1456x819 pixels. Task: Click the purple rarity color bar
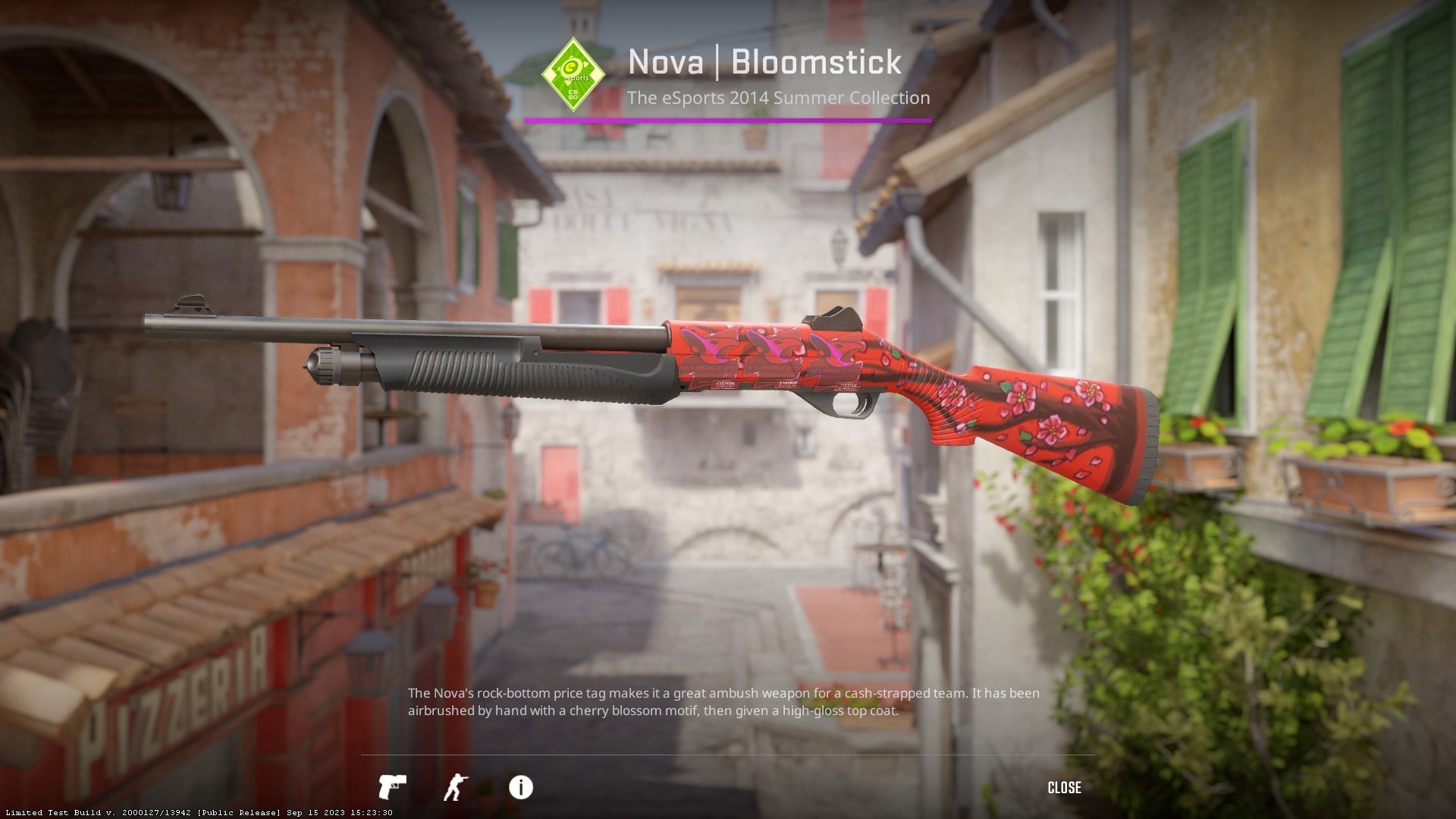(728, 118)
